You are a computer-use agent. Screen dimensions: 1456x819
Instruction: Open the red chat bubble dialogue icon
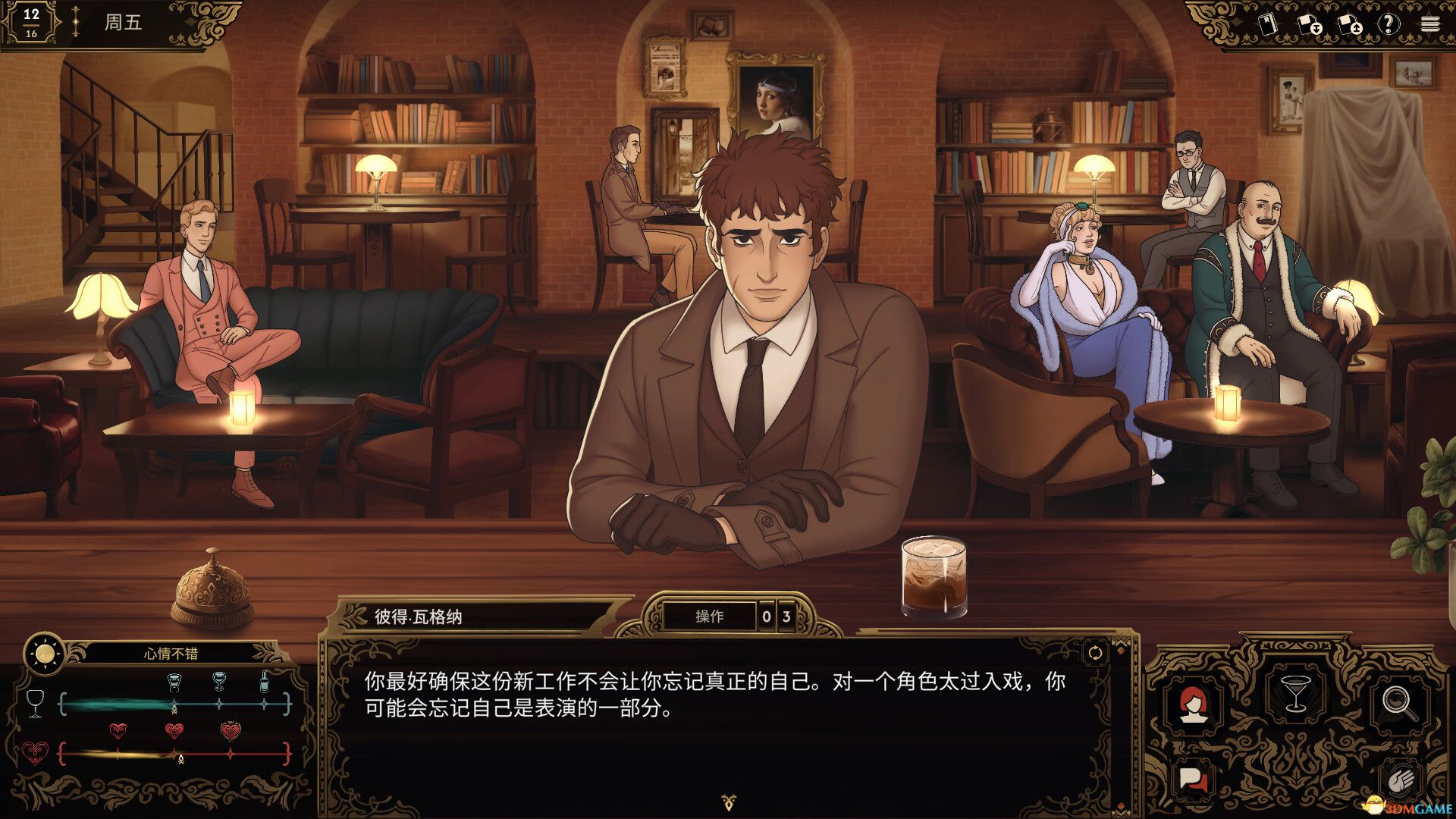tap(1193, 780)
